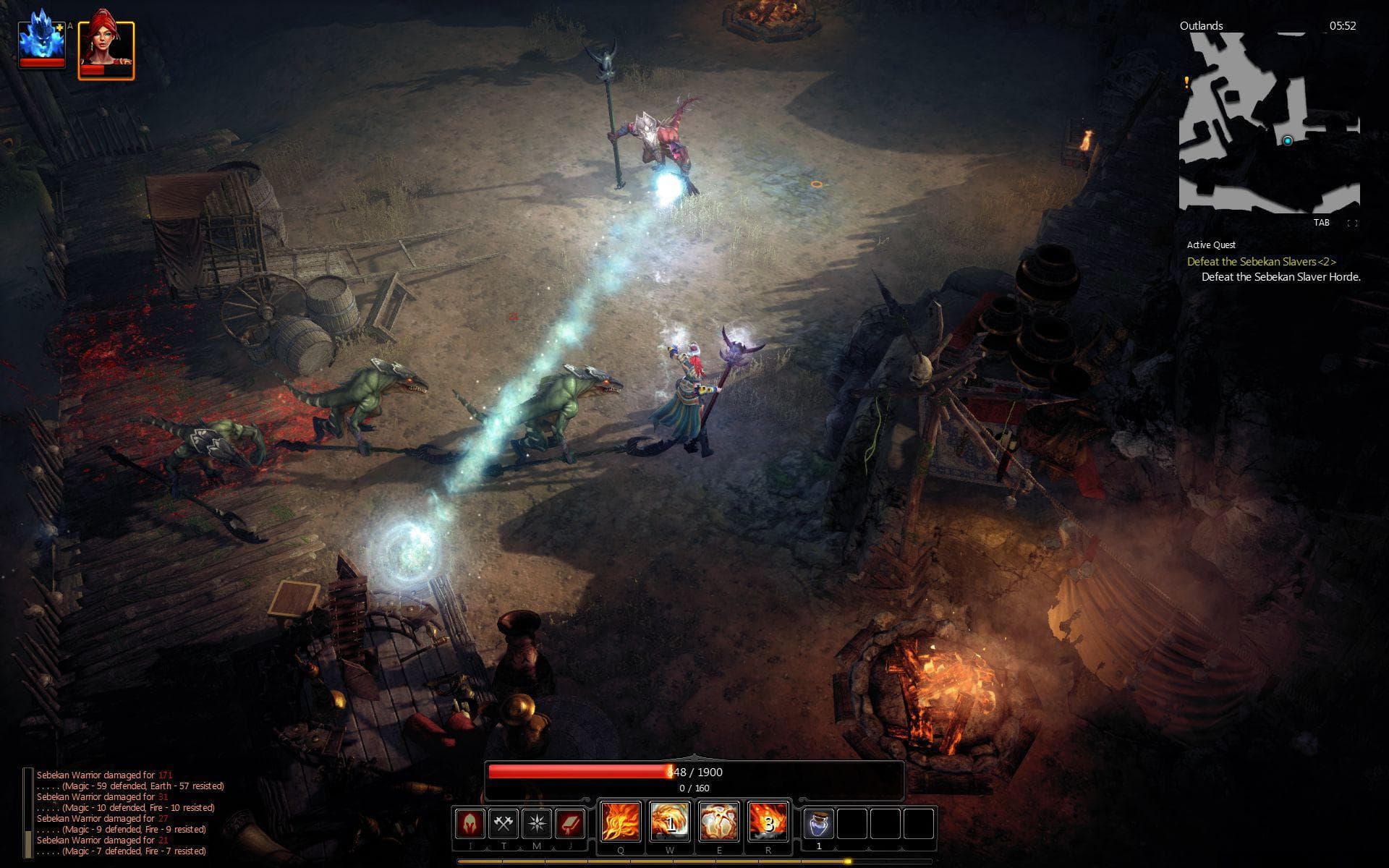1389x868 pixels.
Task: Click the yellow experience bar
Action: 694,862
